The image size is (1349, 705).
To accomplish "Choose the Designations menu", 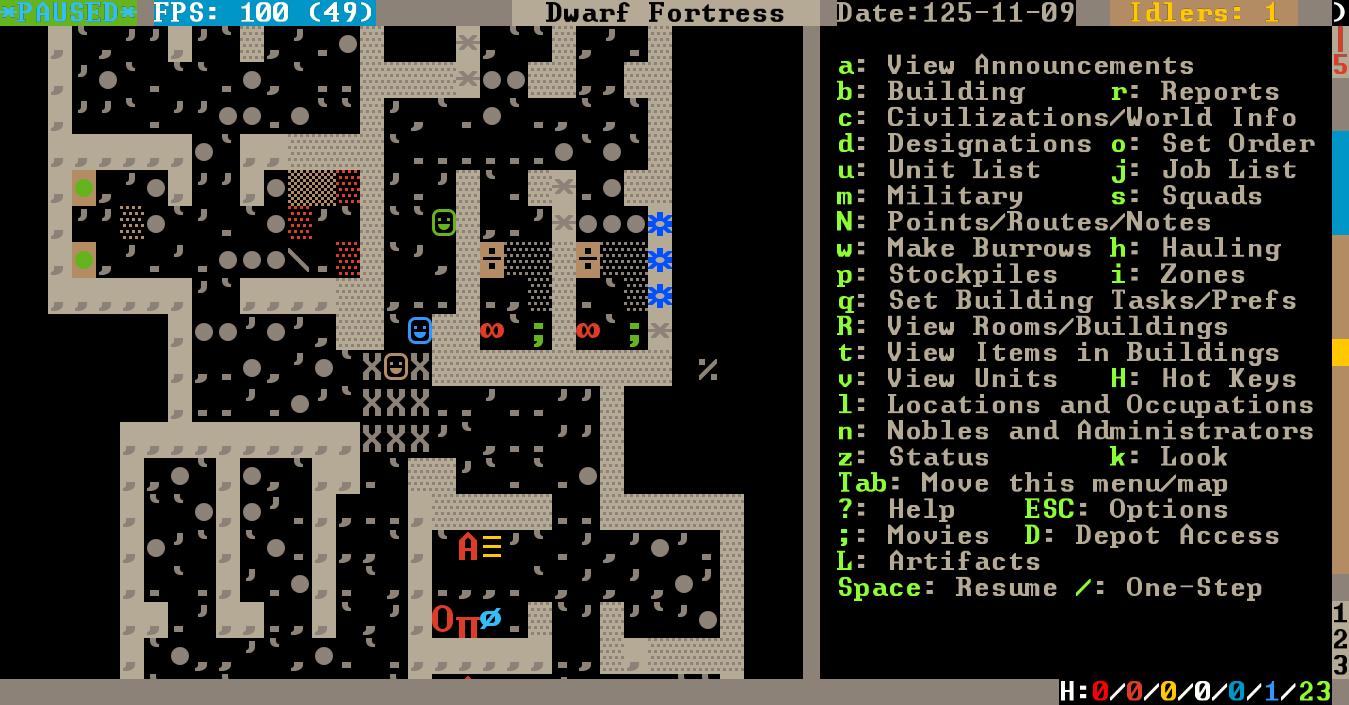I will pyautogui.click(x=989, y=144).
